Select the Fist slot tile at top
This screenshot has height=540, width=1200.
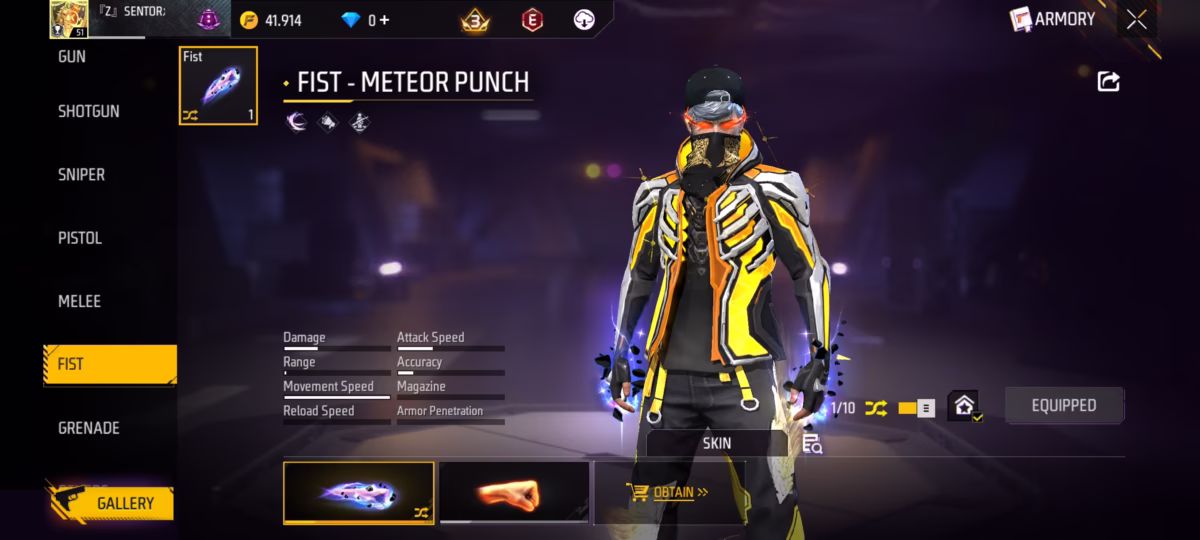pos(218,86)
